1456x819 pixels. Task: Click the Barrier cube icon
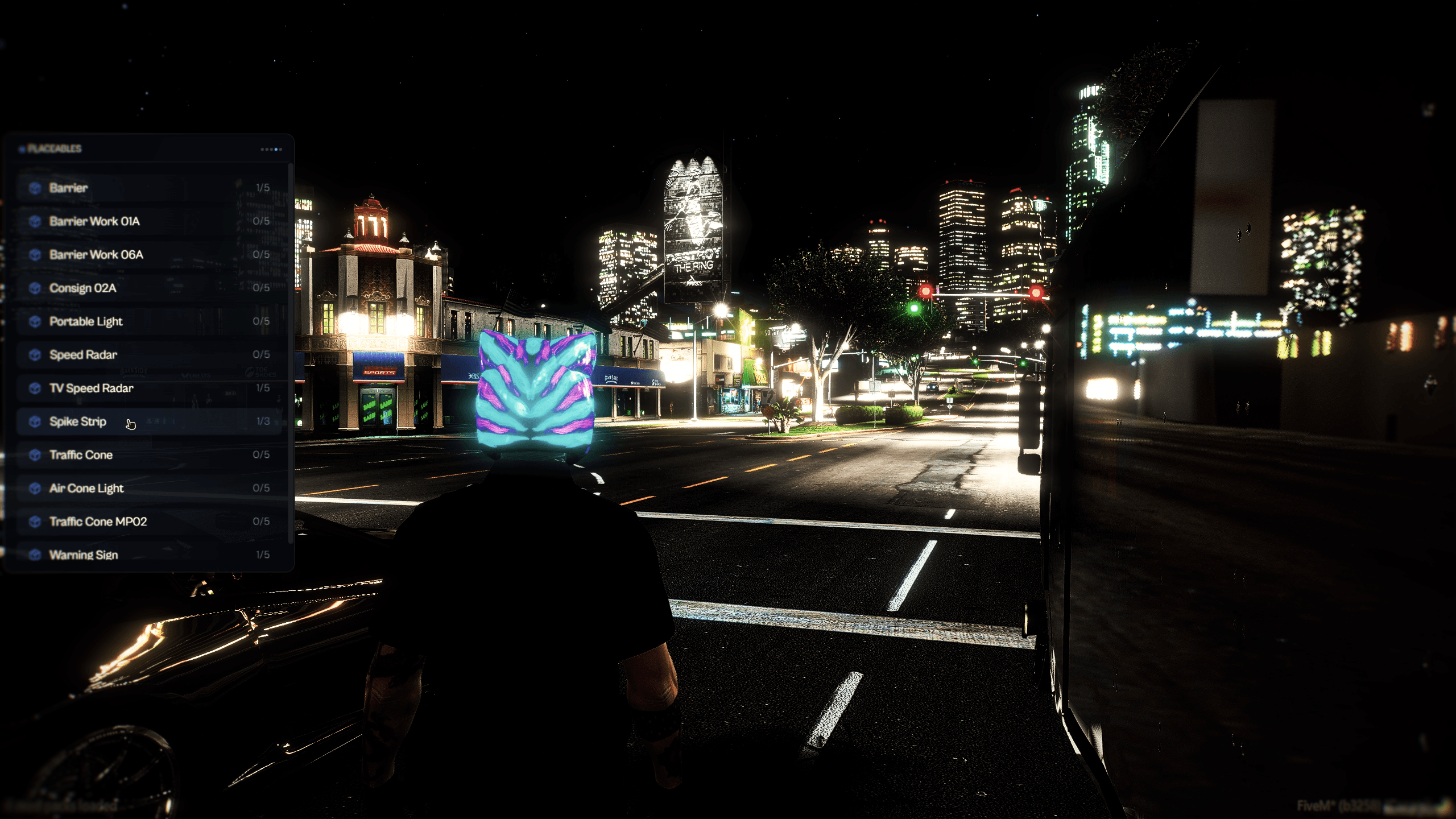click(35, 188)
